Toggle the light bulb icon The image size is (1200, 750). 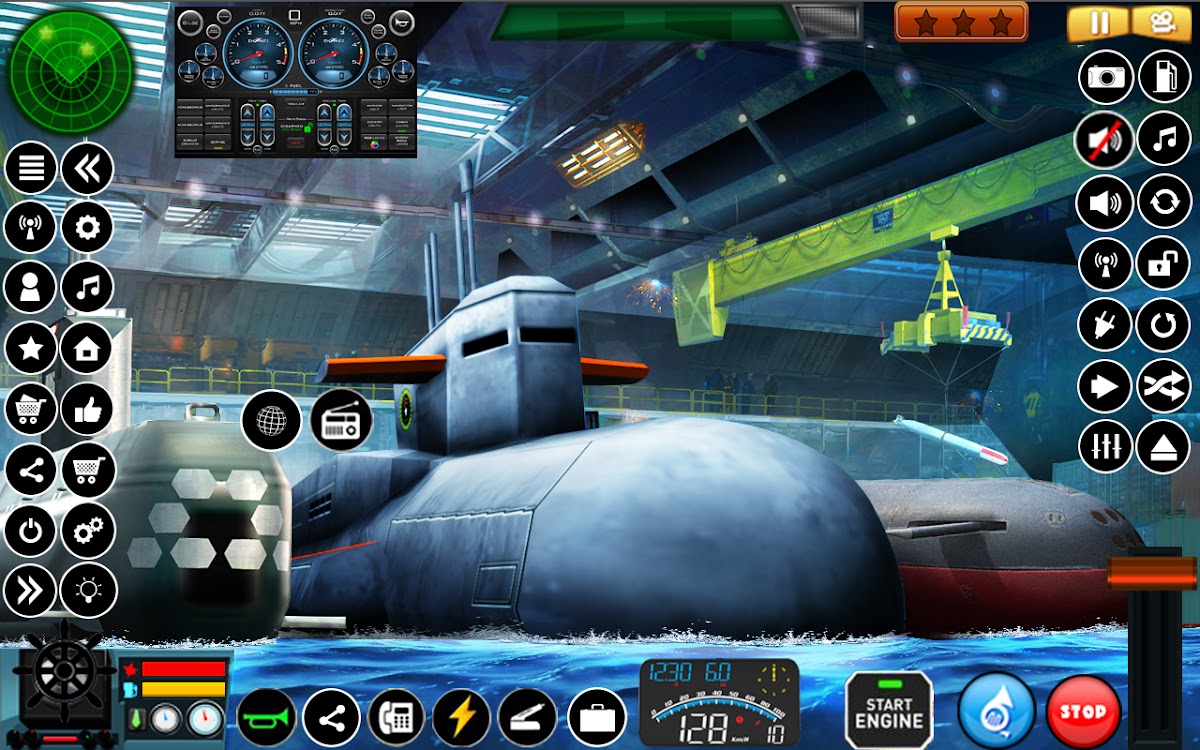[88, 590]
